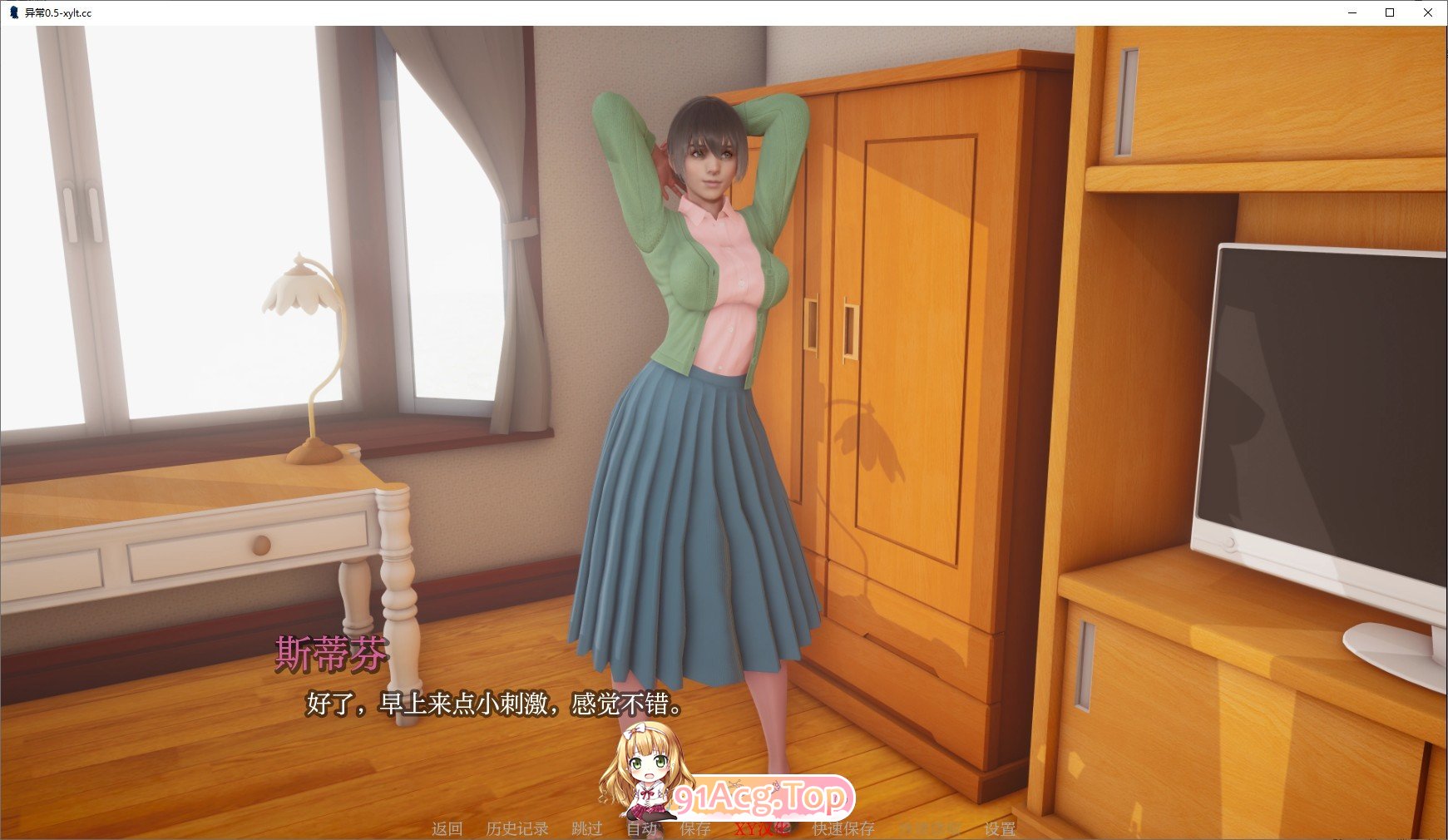1448x840 pixels.
Task: Enable 自动 auto-play mode
Action: (640, 828)
